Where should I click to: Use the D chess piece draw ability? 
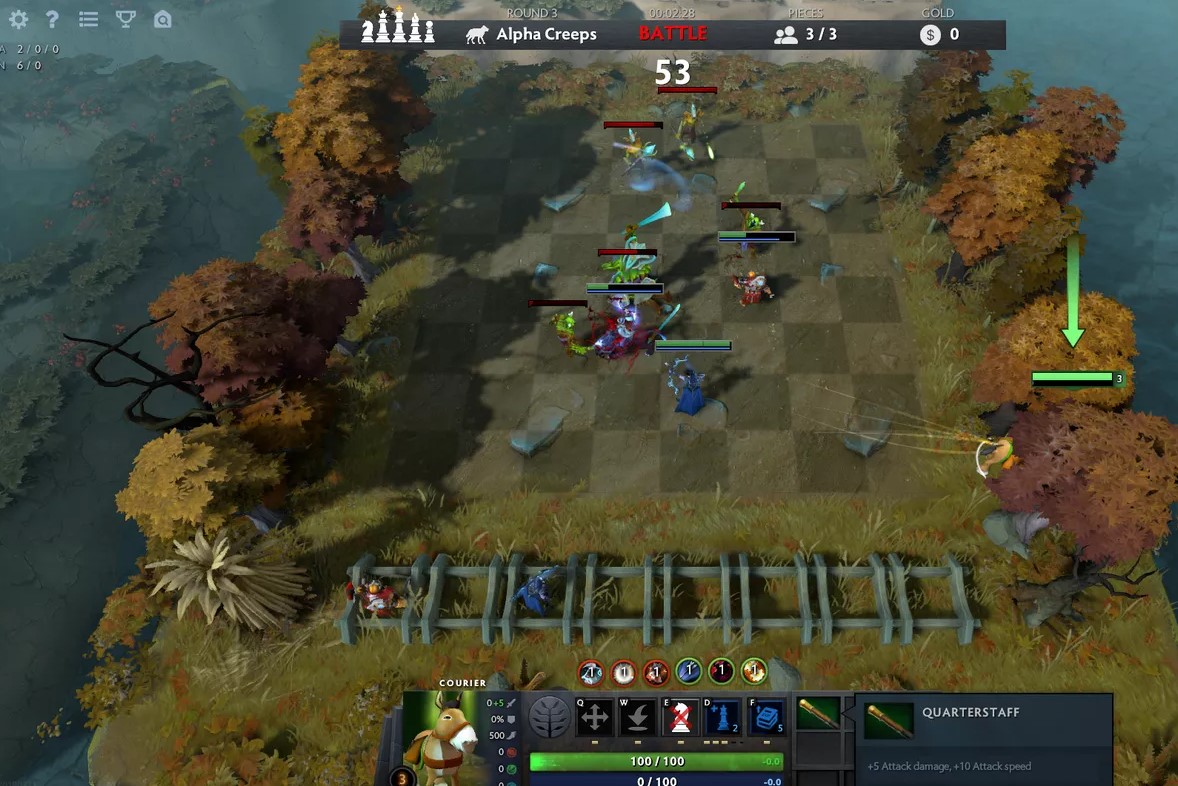723,717
